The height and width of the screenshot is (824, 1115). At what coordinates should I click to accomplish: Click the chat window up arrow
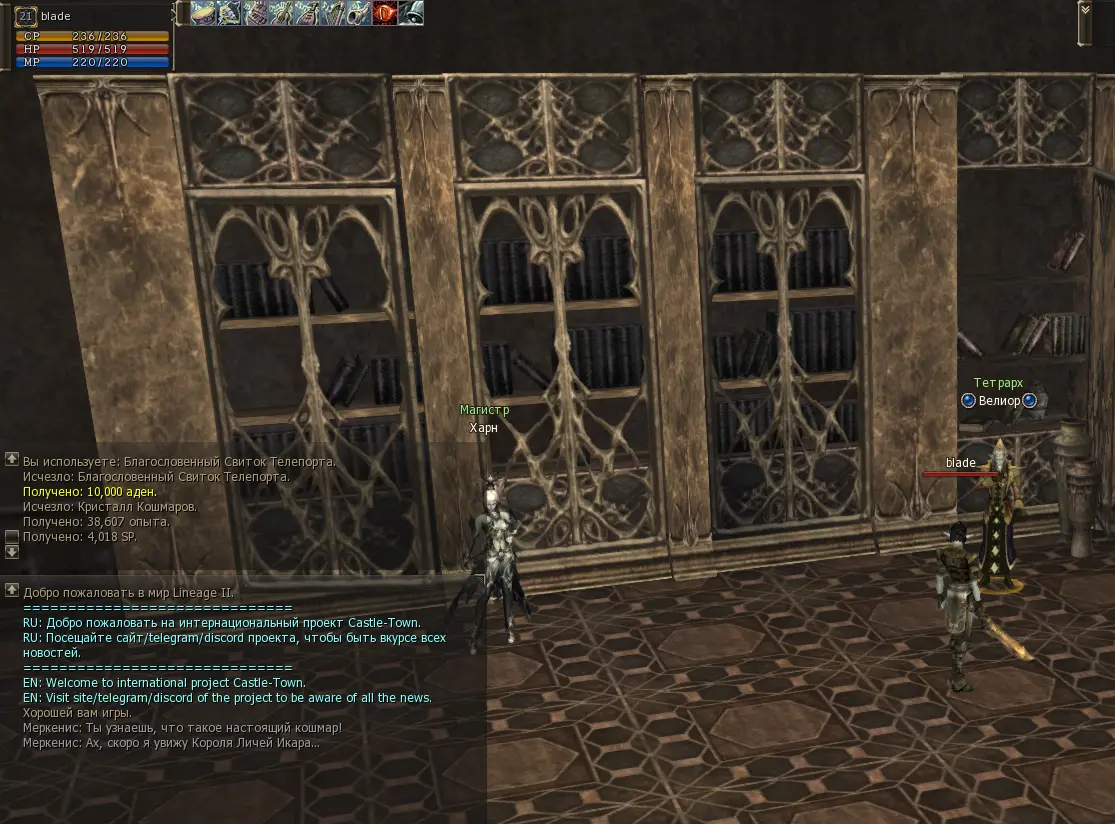coord(12,590)
